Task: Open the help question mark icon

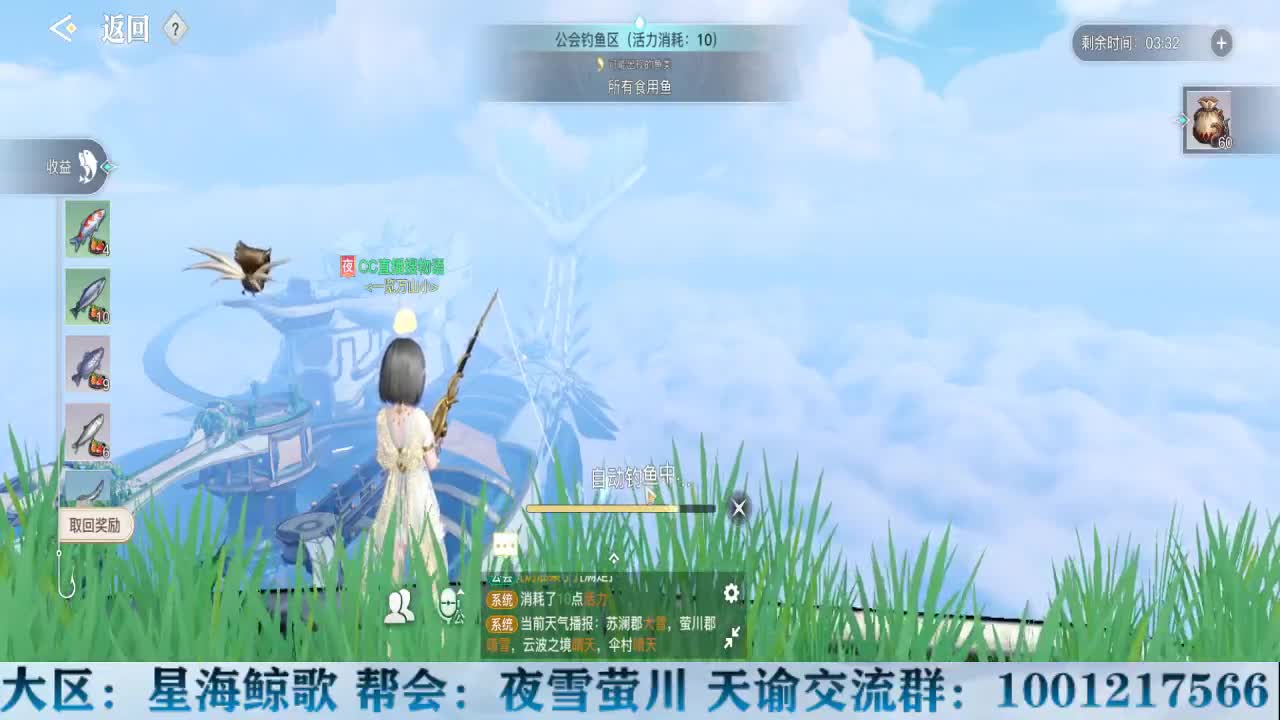Action: pyautogui.click(x=173, y=29)
